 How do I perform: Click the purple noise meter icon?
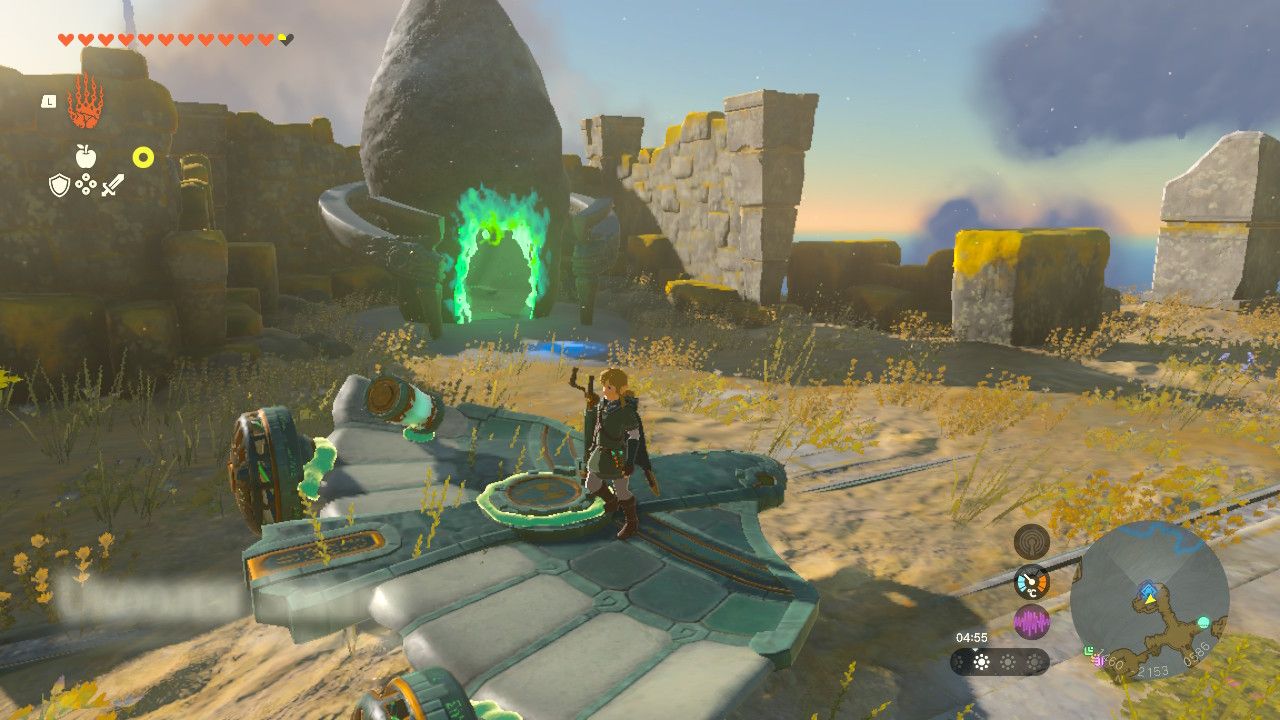click(1032, 619)
